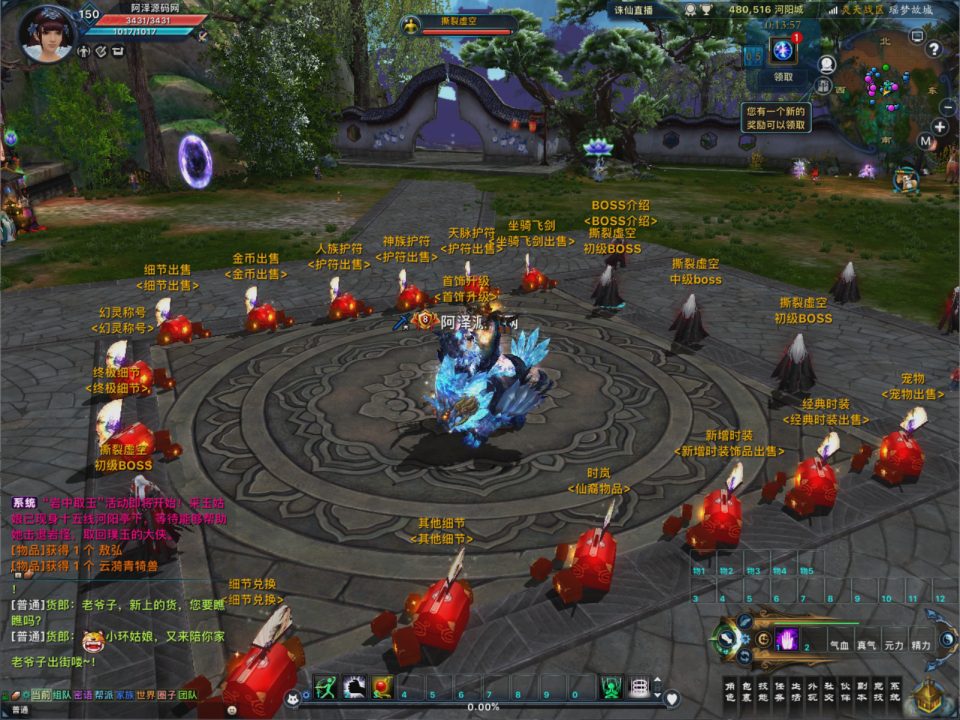Select the 世界 chat channel tab
This screenshot has width=960, height=720.
pyautogui.click(x=145, y=695)
